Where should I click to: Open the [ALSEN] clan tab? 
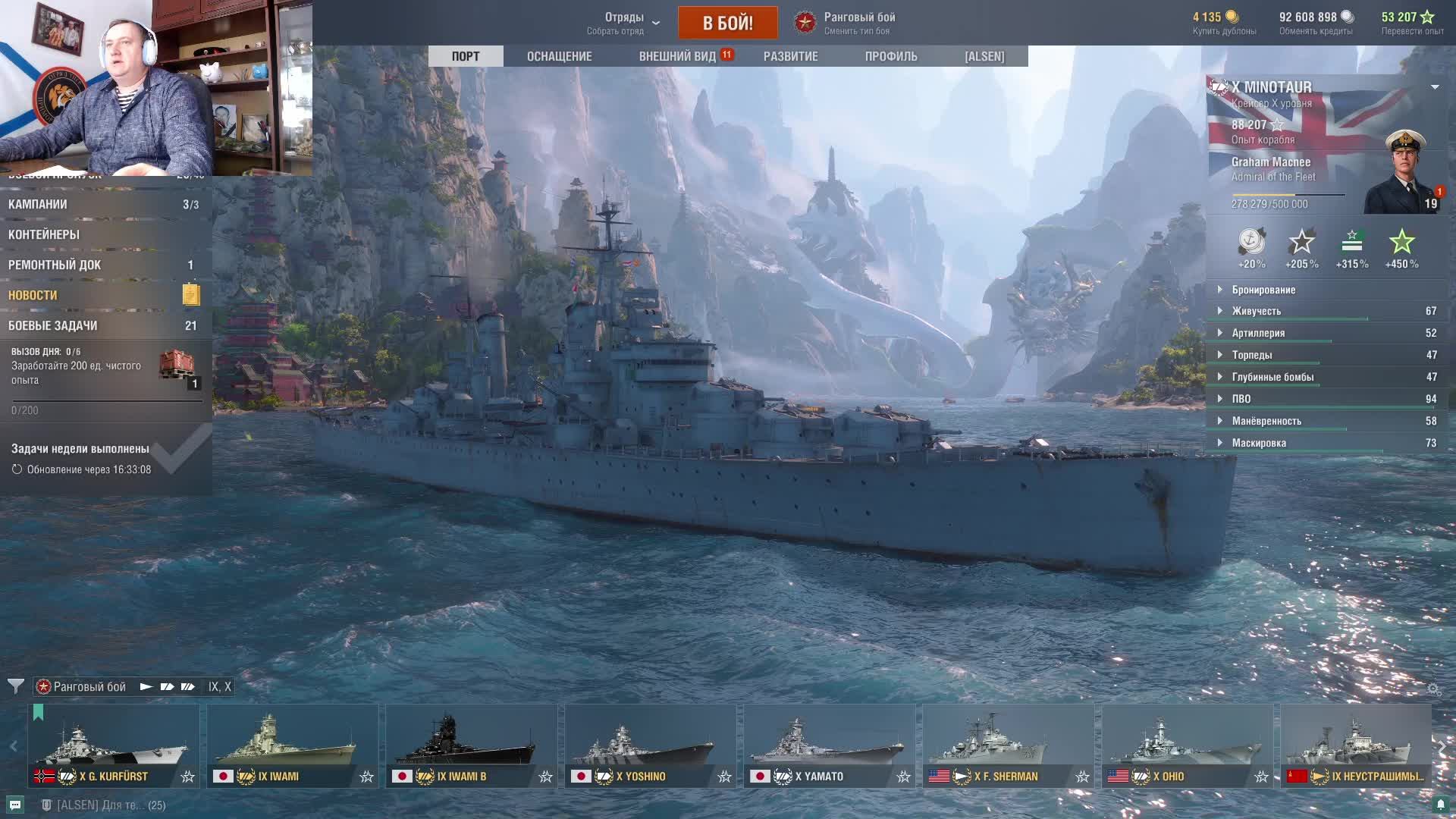pos(984,56)
